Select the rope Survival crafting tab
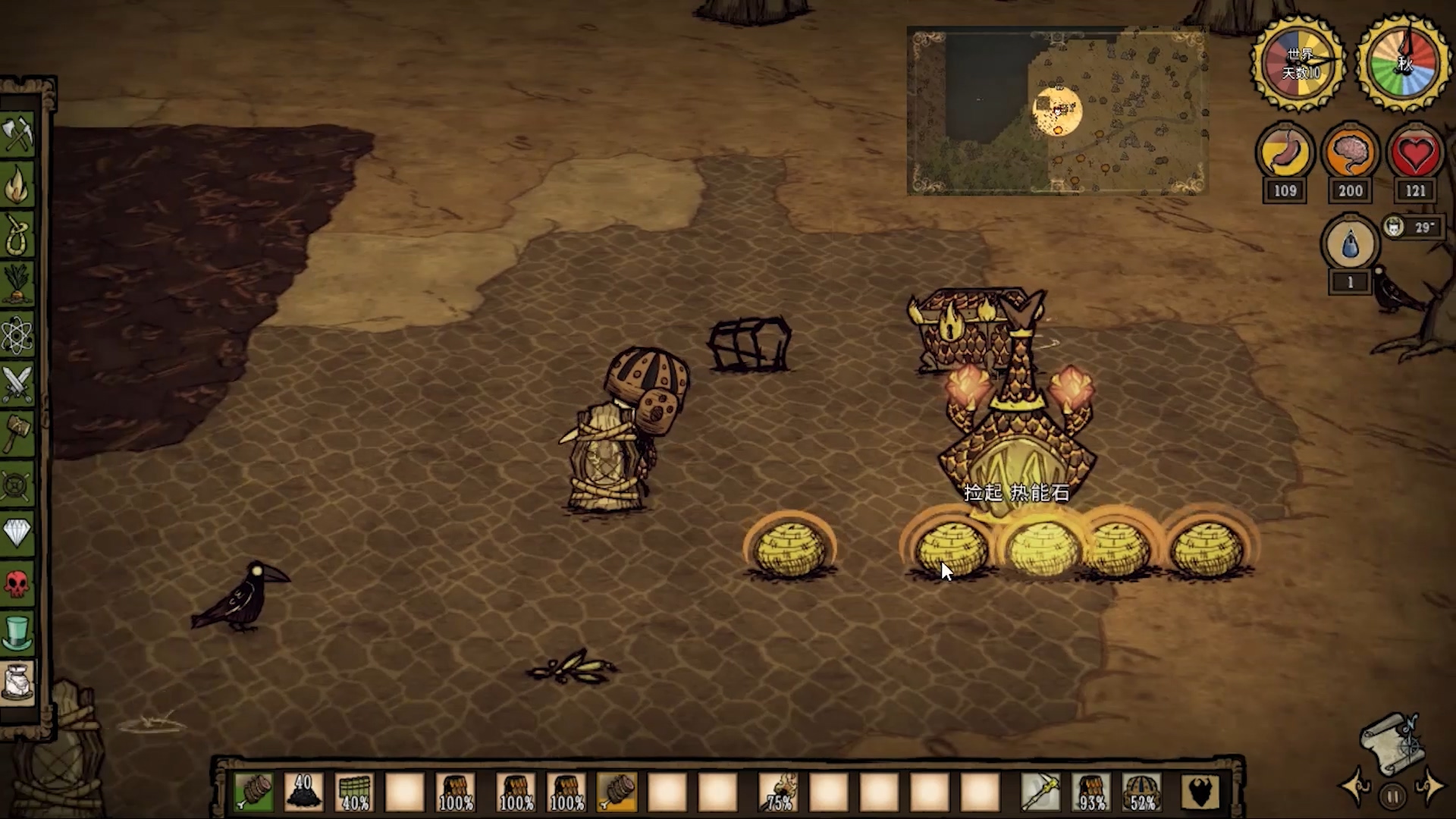Screen dimensions: 1456x819 (17, 234)
